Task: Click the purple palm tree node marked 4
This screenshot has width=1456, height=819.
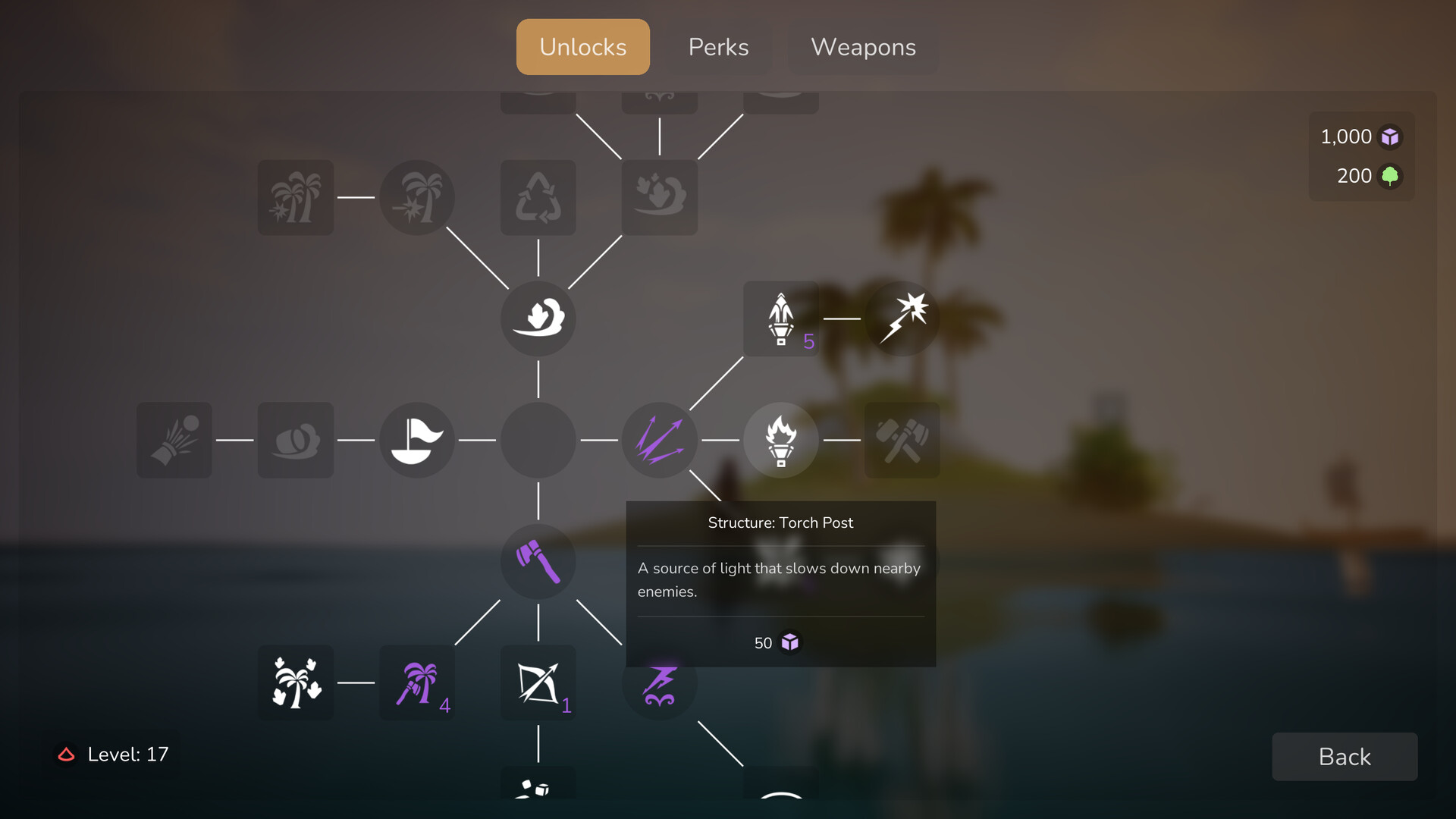Action: click(x=416, y=682)
